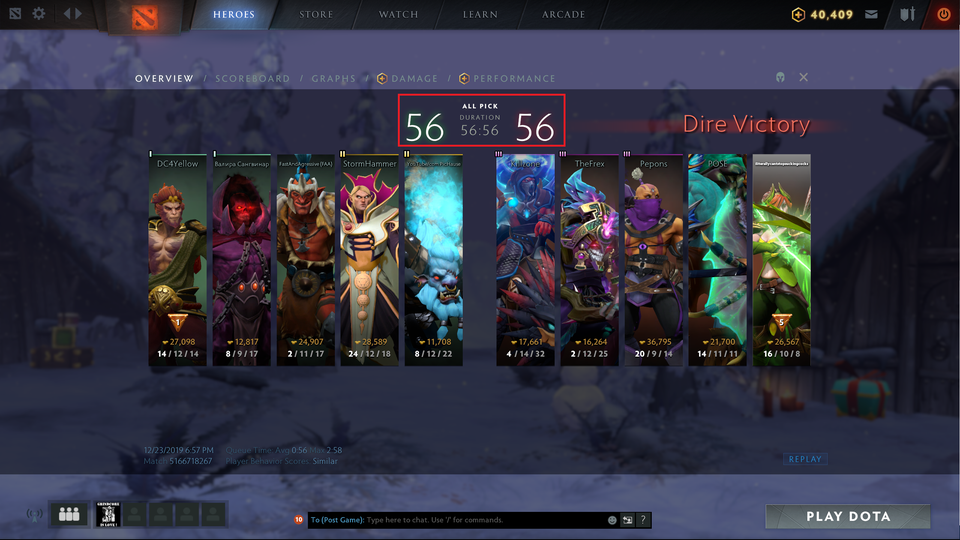Open the party members icon
The width and height of the screenshot is (960, 540).
(68, 514)
